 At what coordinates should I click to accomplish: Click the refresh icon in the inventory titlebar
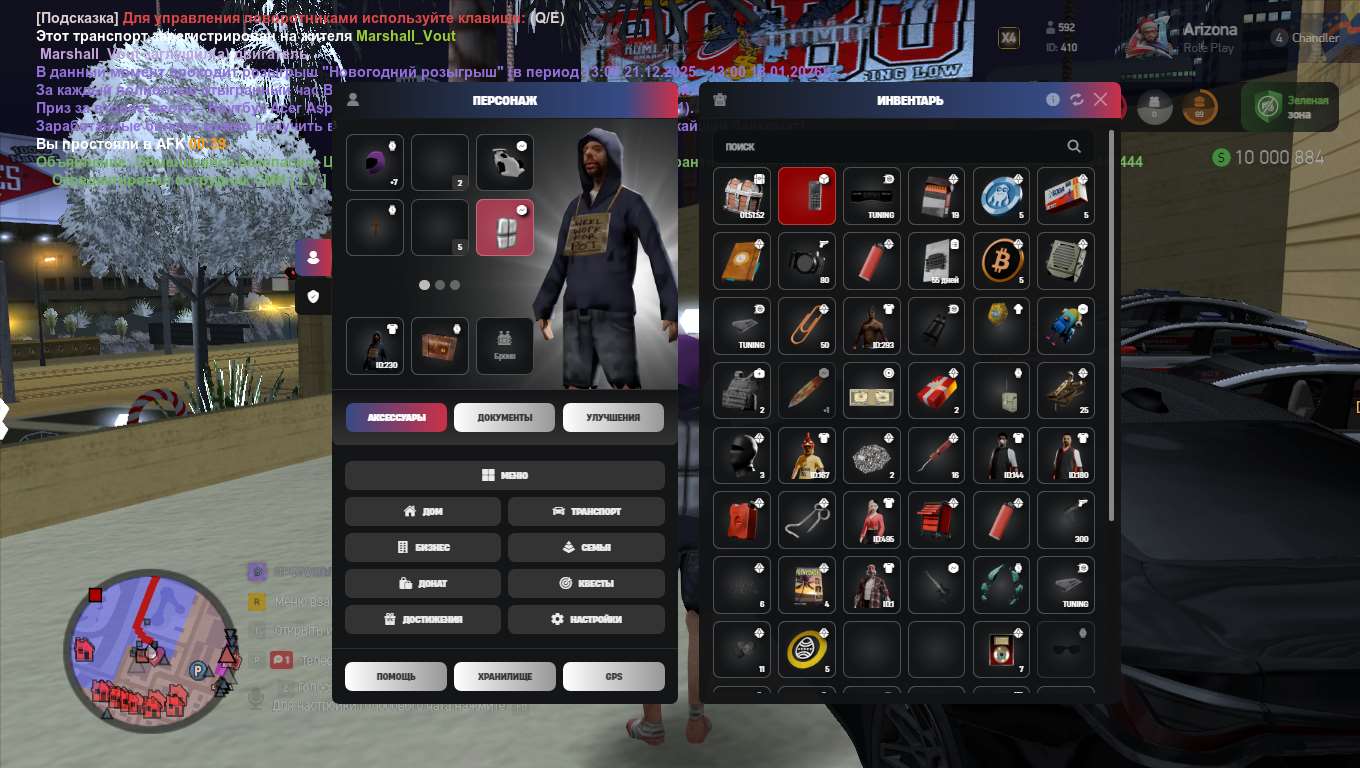(x=1076, y=100)
